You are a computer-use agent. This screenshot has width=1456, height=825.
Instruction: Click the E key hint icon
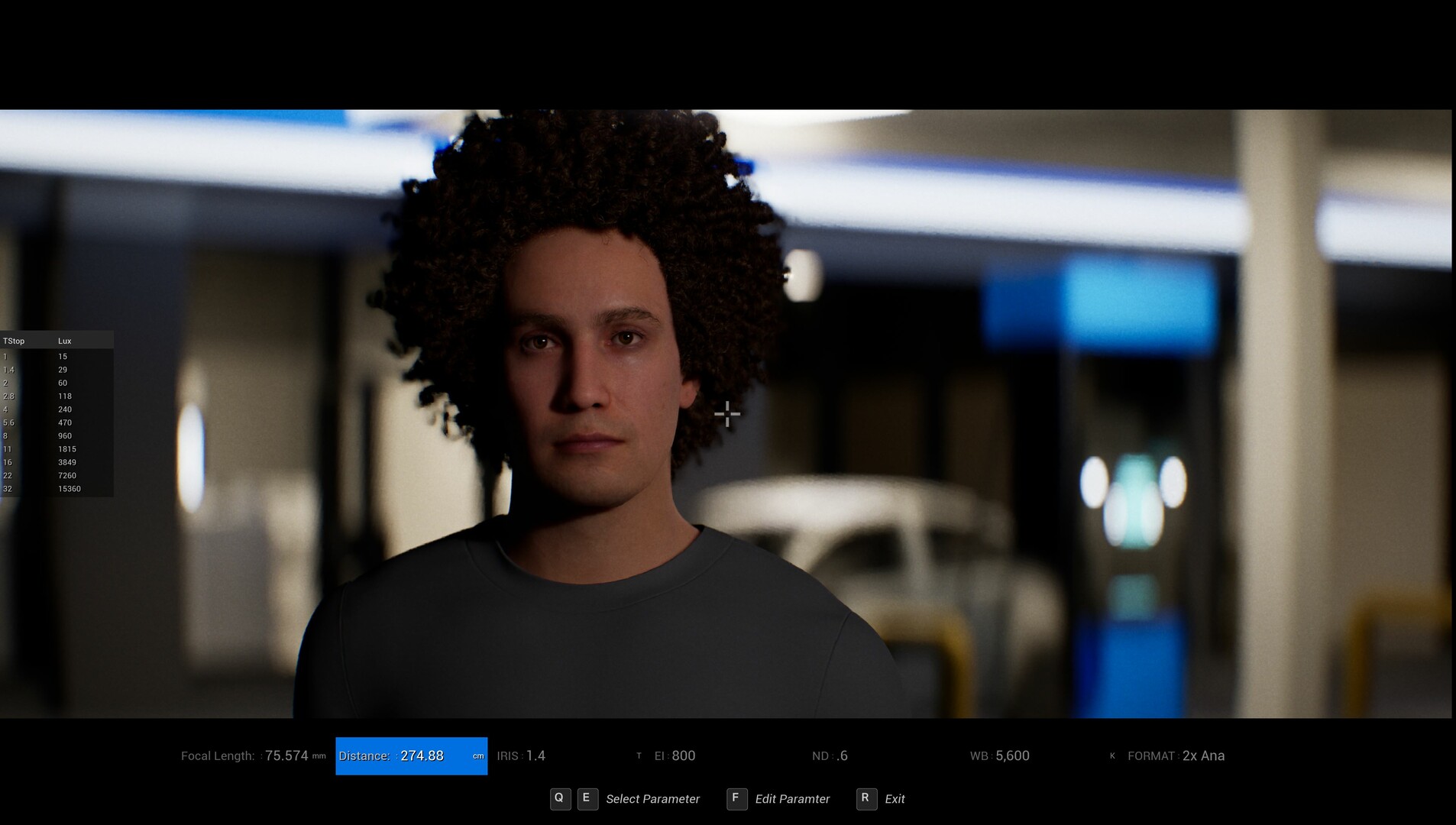587,799
